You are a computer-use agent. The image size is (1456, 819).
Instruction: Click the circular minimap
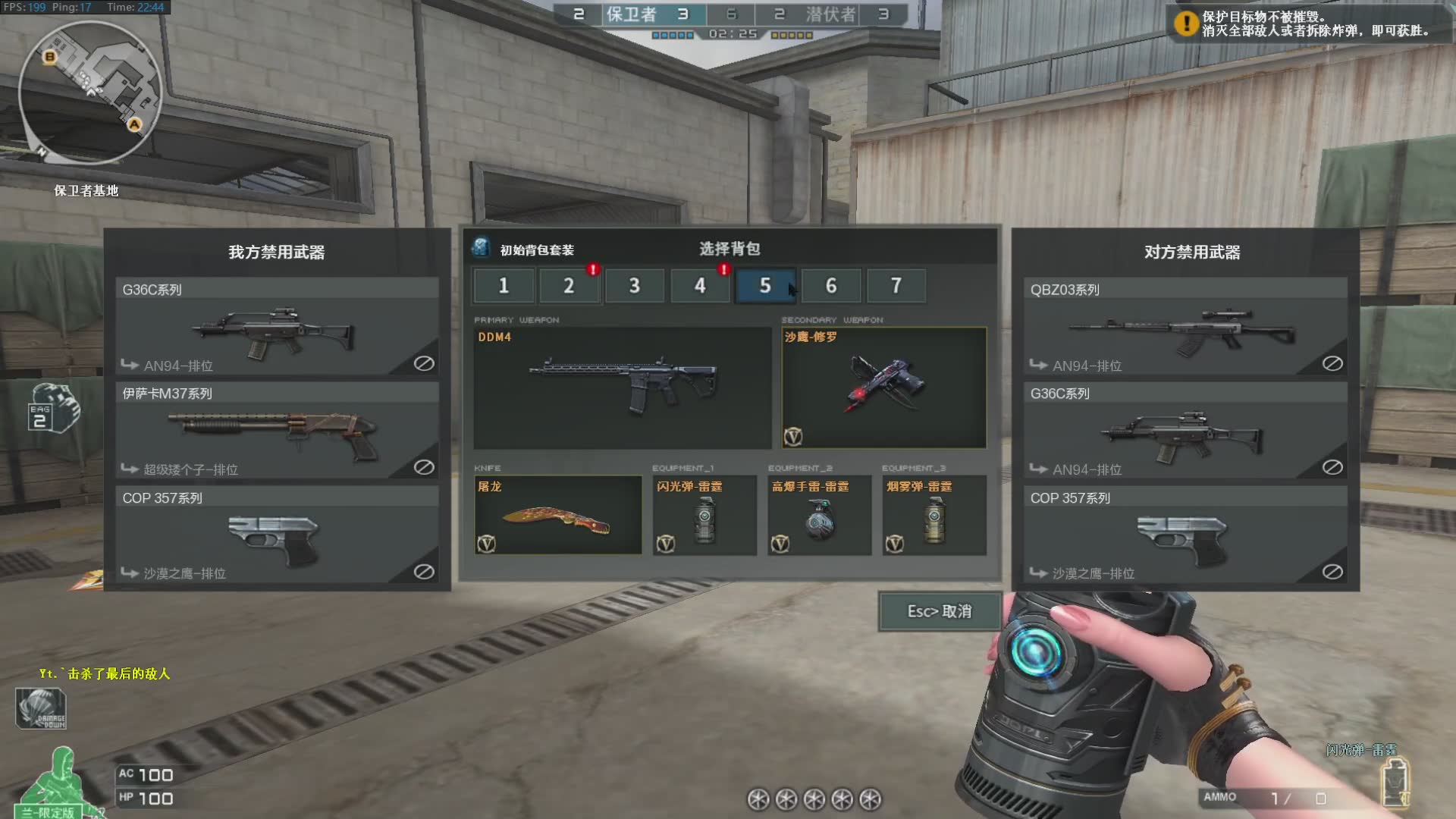[90, 92]
